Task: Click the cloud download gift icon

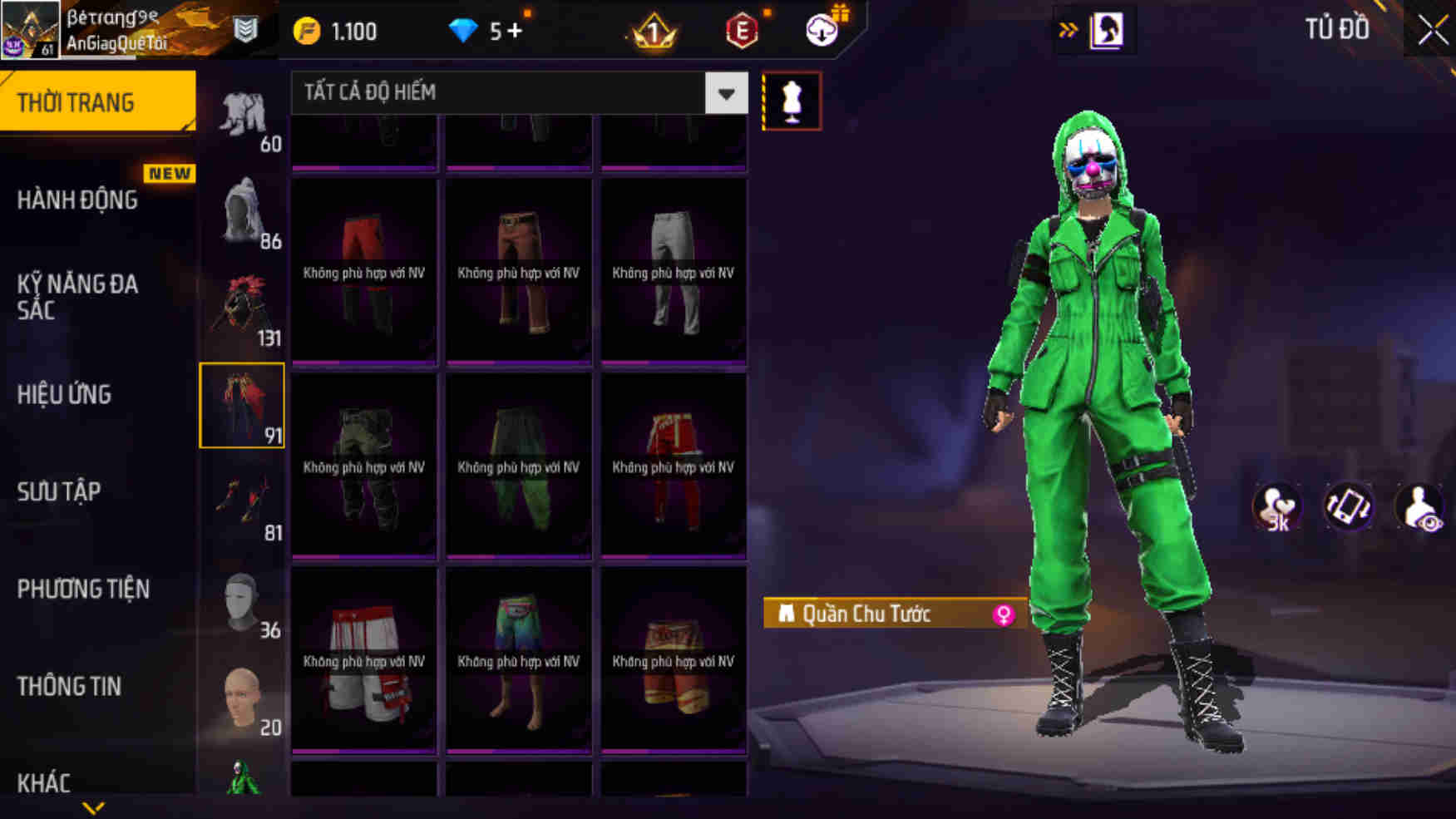Action: click(822, 30)
